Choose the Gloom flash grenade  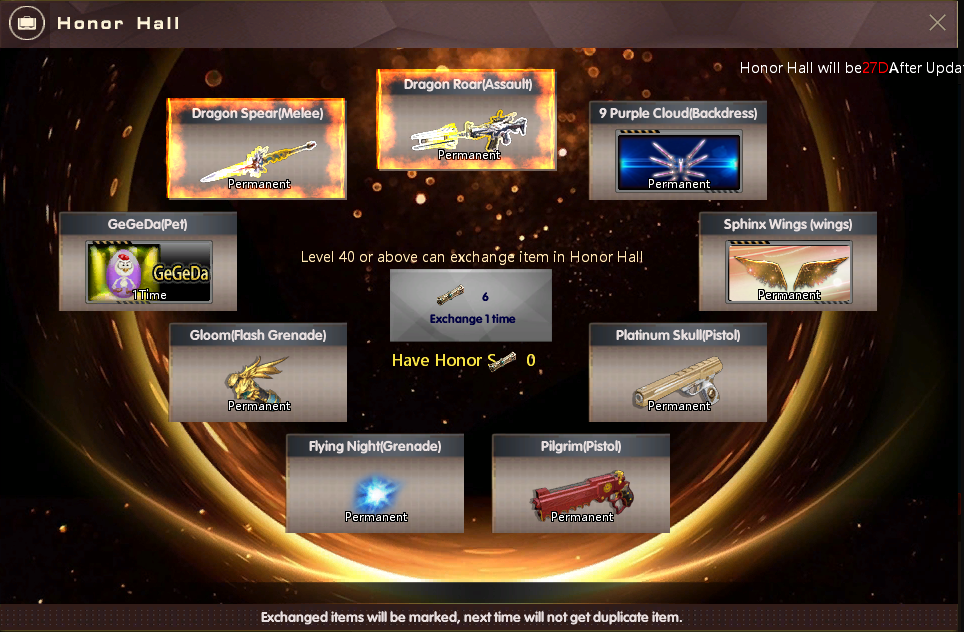pyautogui.click(x=258, y=372)
